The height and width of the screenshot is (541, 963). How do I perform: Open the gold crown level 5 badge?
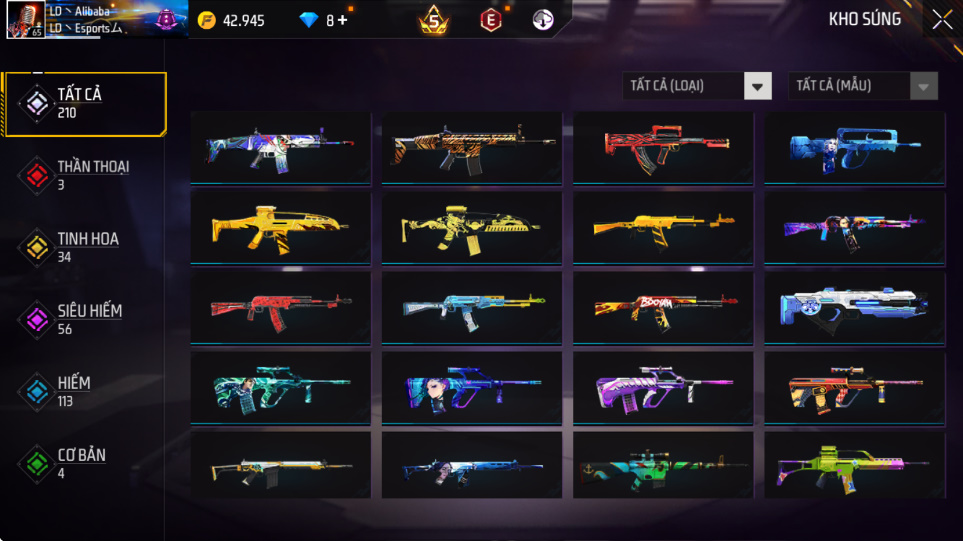point(433,19)
